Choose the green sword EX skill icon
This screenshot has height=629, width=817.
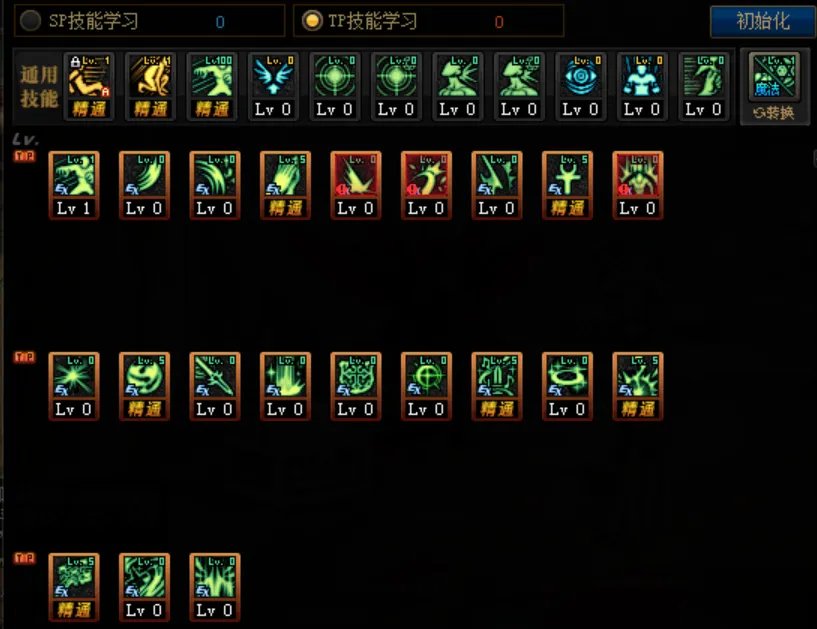[x=215, y=377]
